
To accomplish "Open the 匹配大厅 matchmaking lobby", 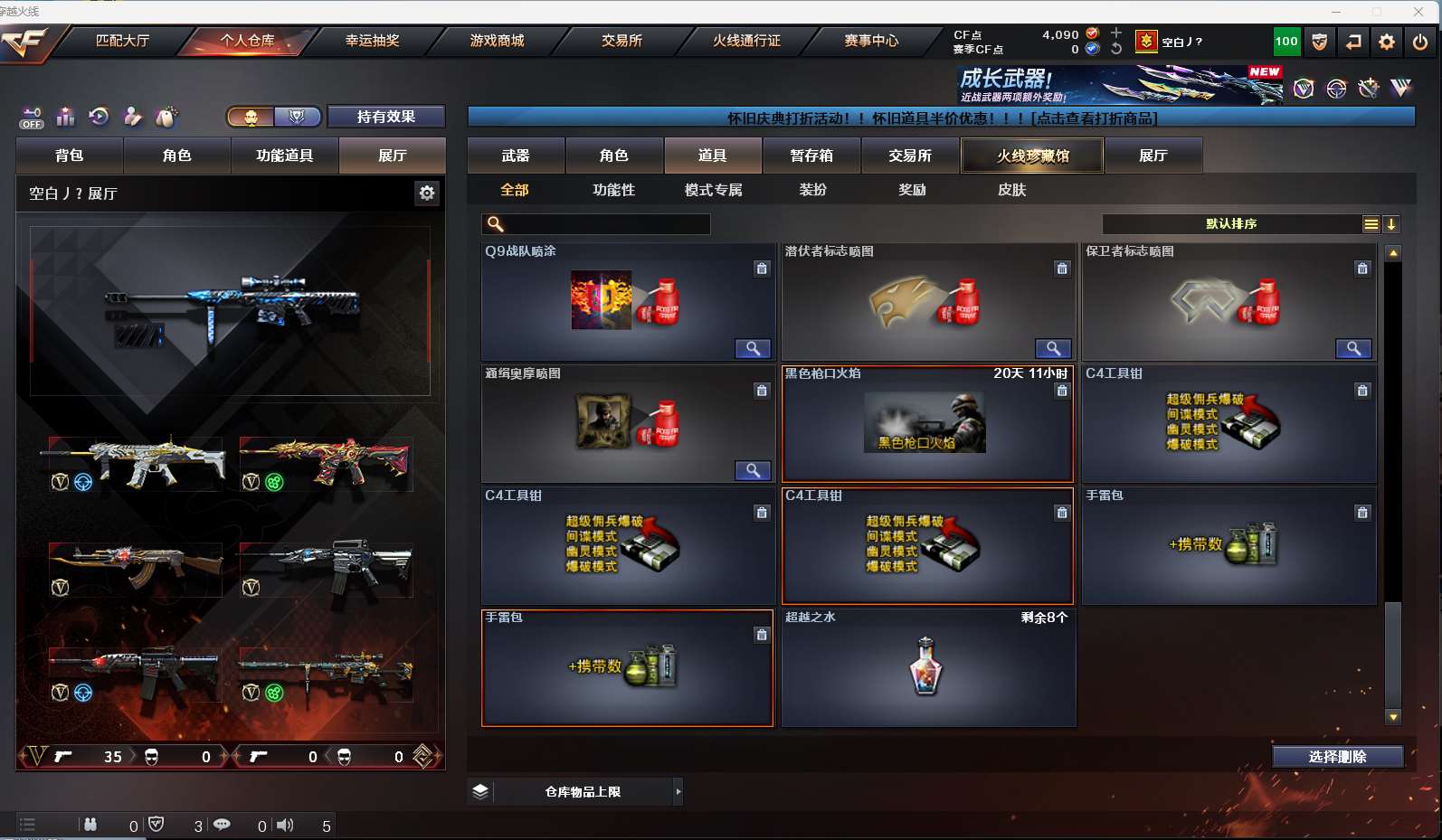I will click(x=122, y=41).
